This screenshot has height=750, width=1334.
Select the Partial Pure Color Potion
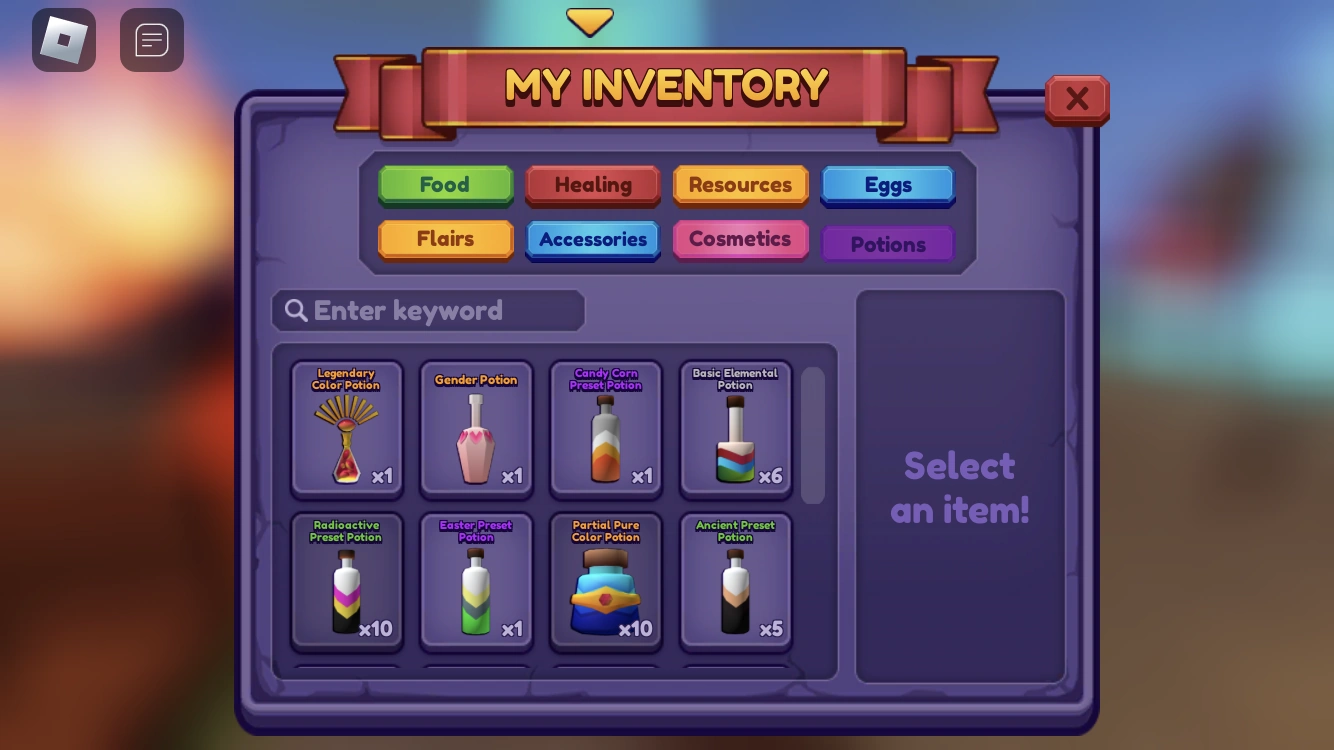[605, 580]
